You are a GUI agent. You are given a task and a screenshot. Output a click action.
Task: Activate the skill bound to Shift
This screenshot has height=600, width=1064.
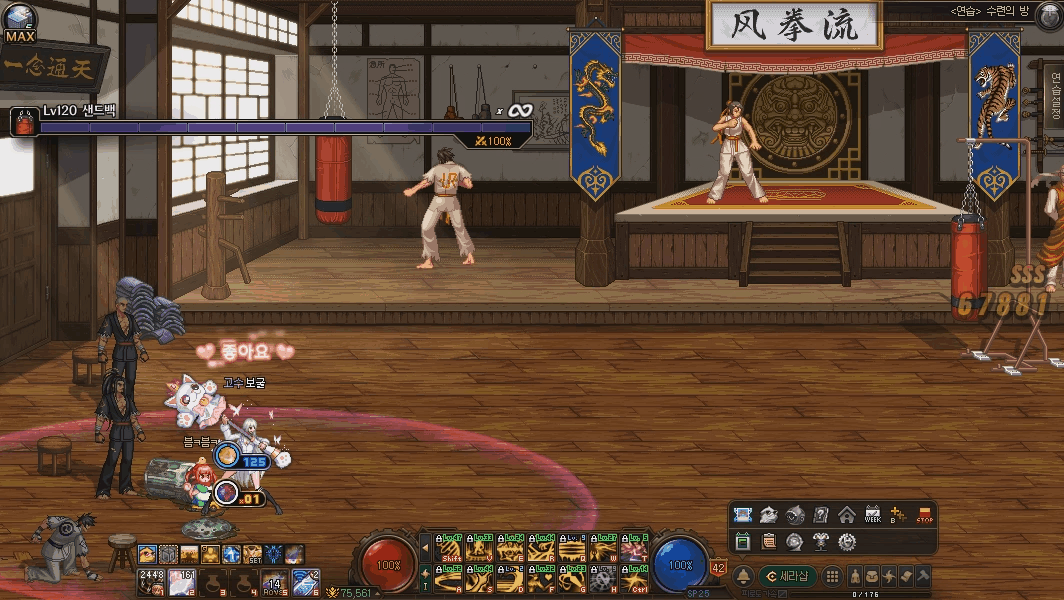(x=450, y=549)
